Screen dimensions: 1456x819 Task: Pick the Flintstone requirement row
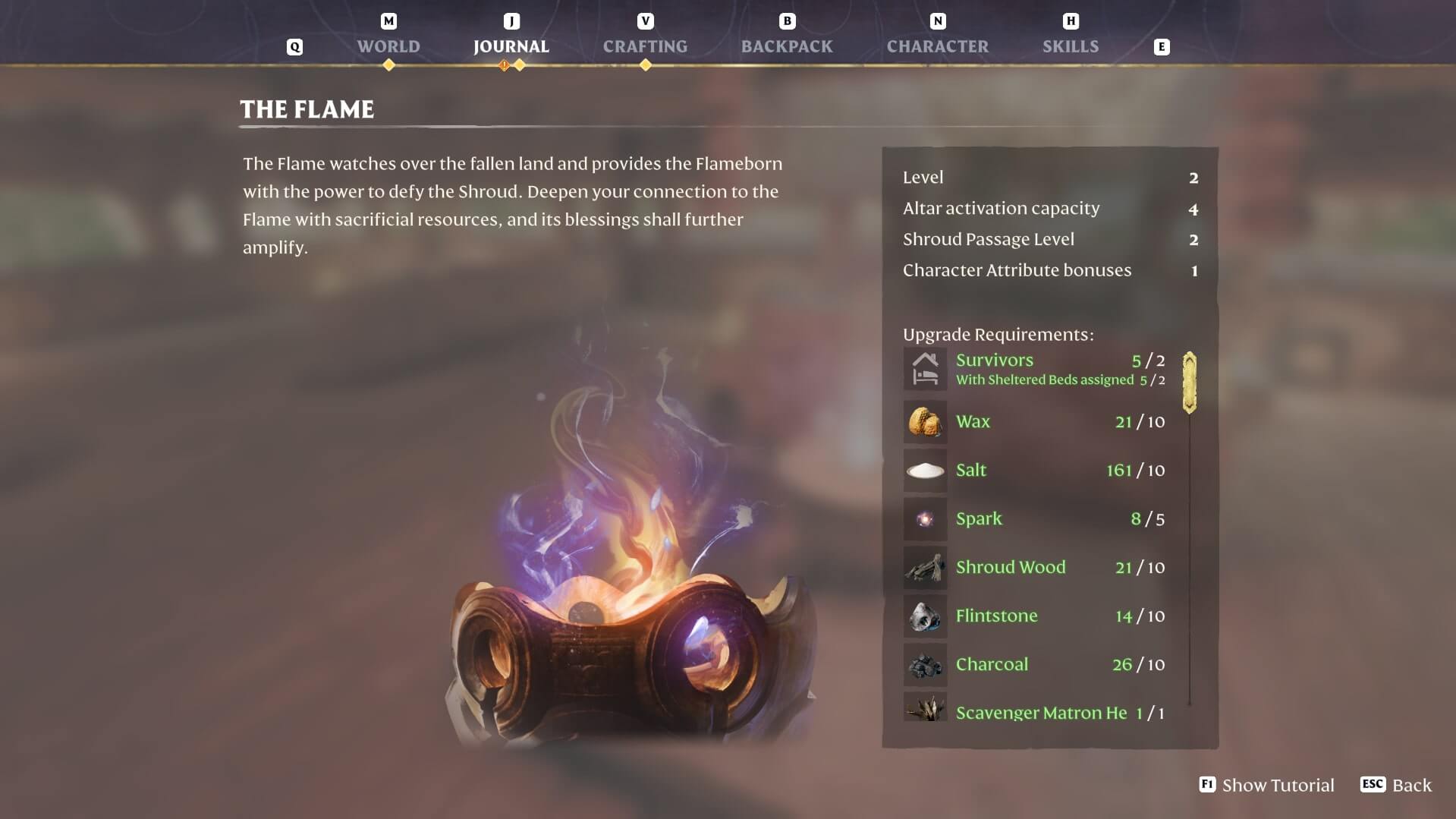pyautogui.click(x=1035, y=616)
